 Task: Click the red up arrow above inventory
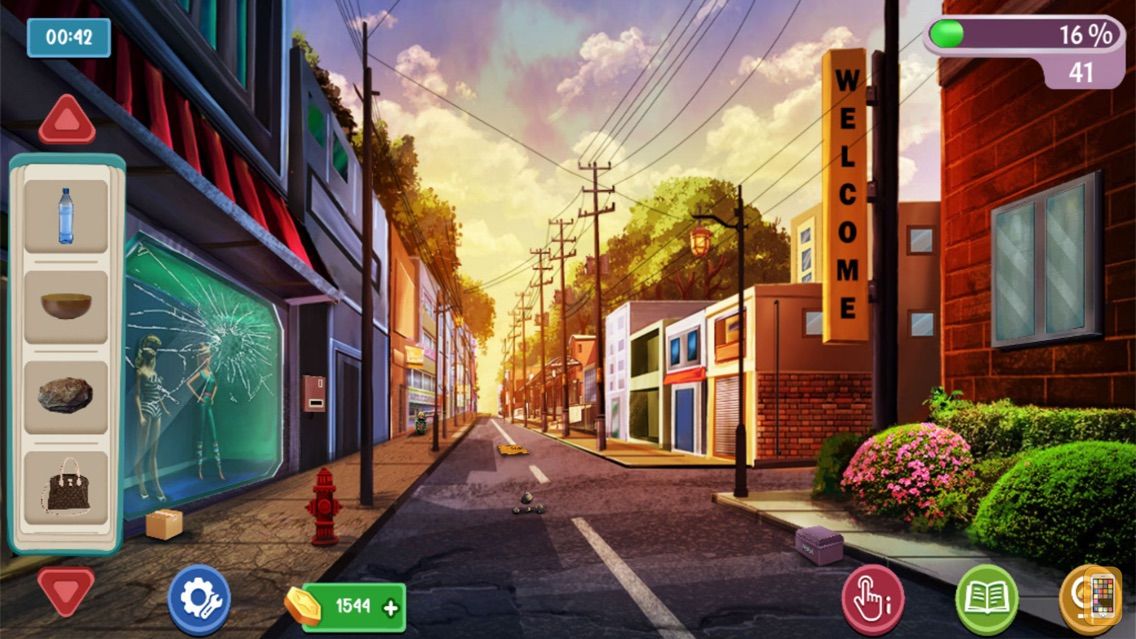point(67,122)
